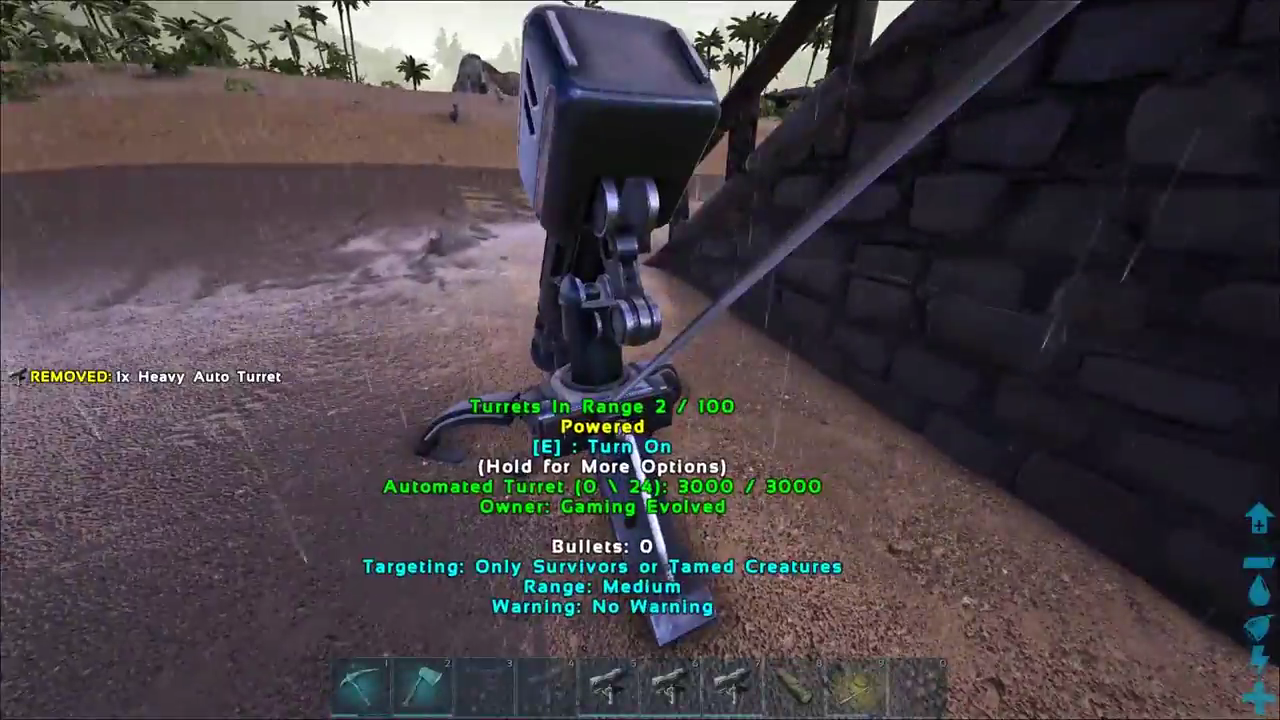
Task: Click the level-up arrow indicator
Action: (1258, 515)
